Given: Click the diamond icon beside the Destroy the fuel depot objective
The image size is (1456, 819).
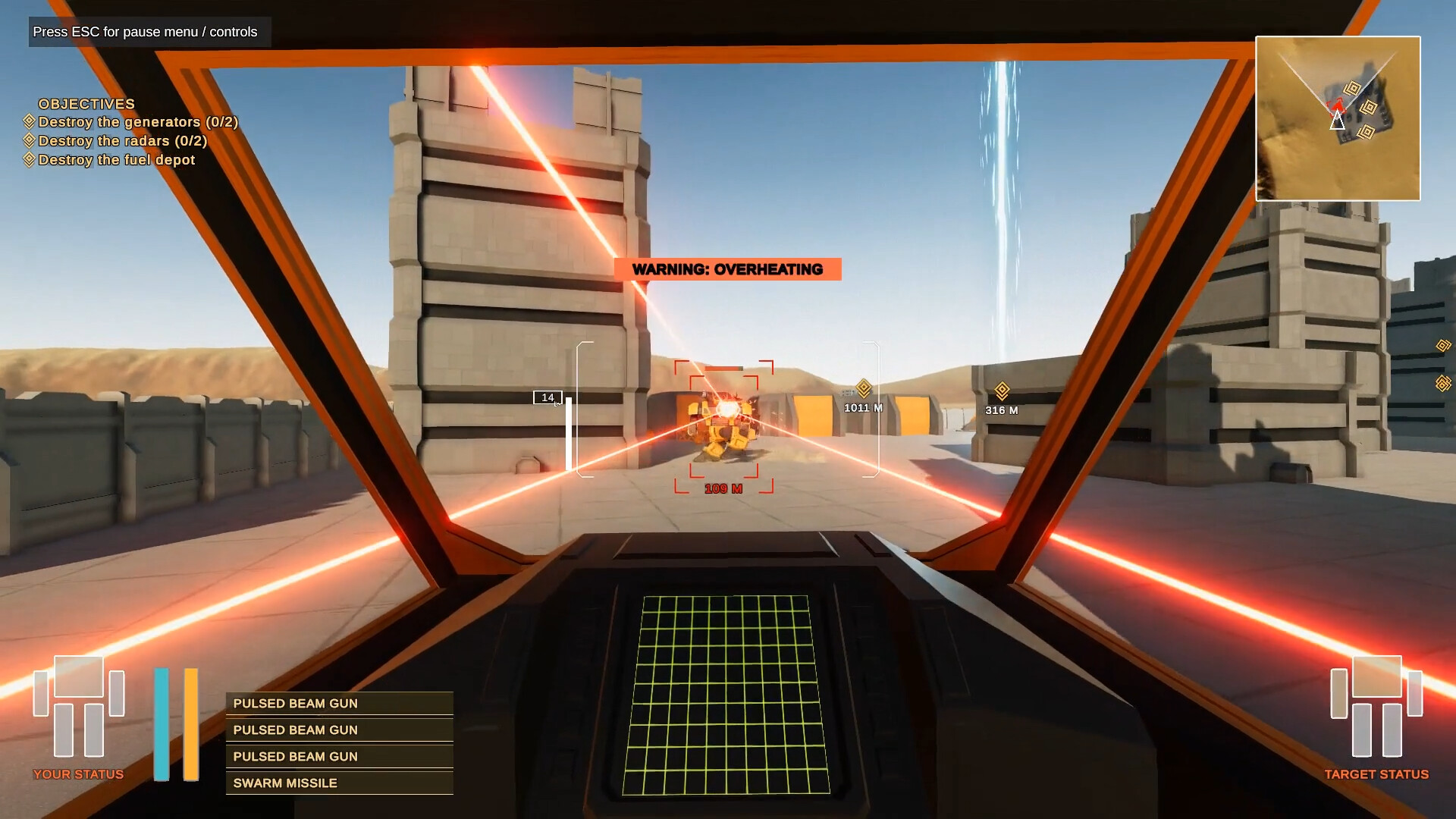Looking at the screenshot, I should tap(30, 160).
